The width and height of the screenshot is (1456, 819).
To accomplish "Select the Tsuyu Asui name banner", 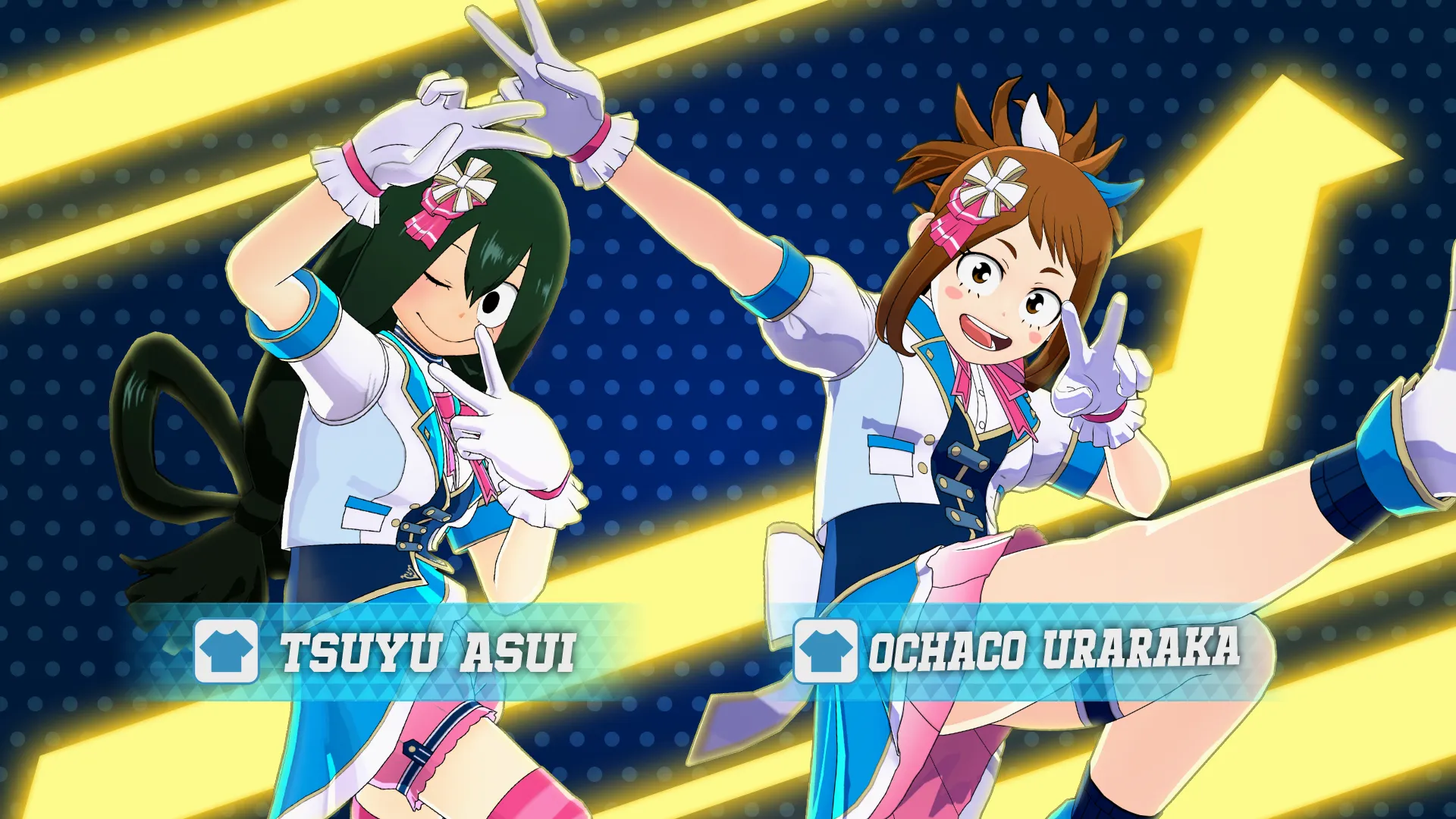I will tap(428, 652).
